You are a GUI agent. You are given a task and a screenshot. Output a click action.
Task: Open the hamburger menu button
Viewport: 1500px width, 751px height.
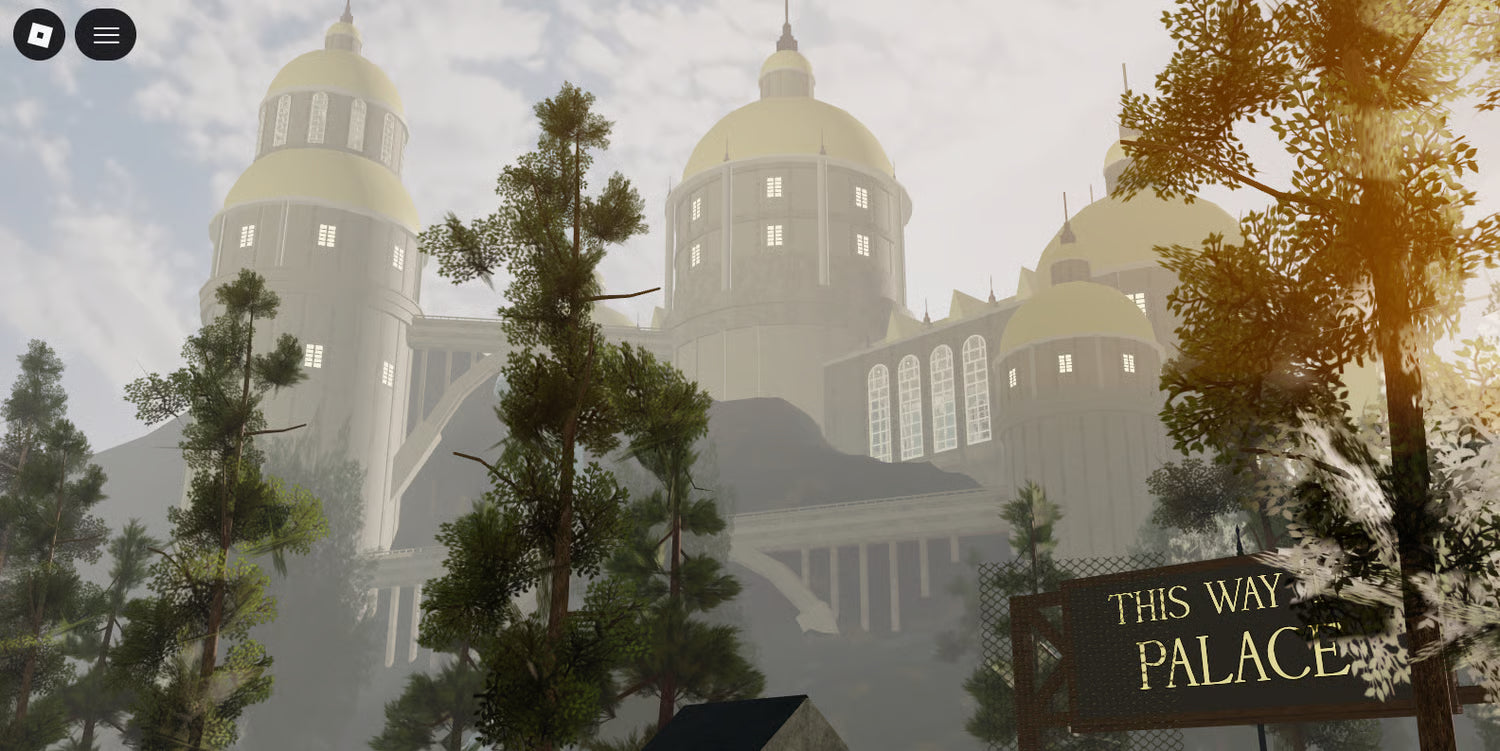click(x=106, y=35)
